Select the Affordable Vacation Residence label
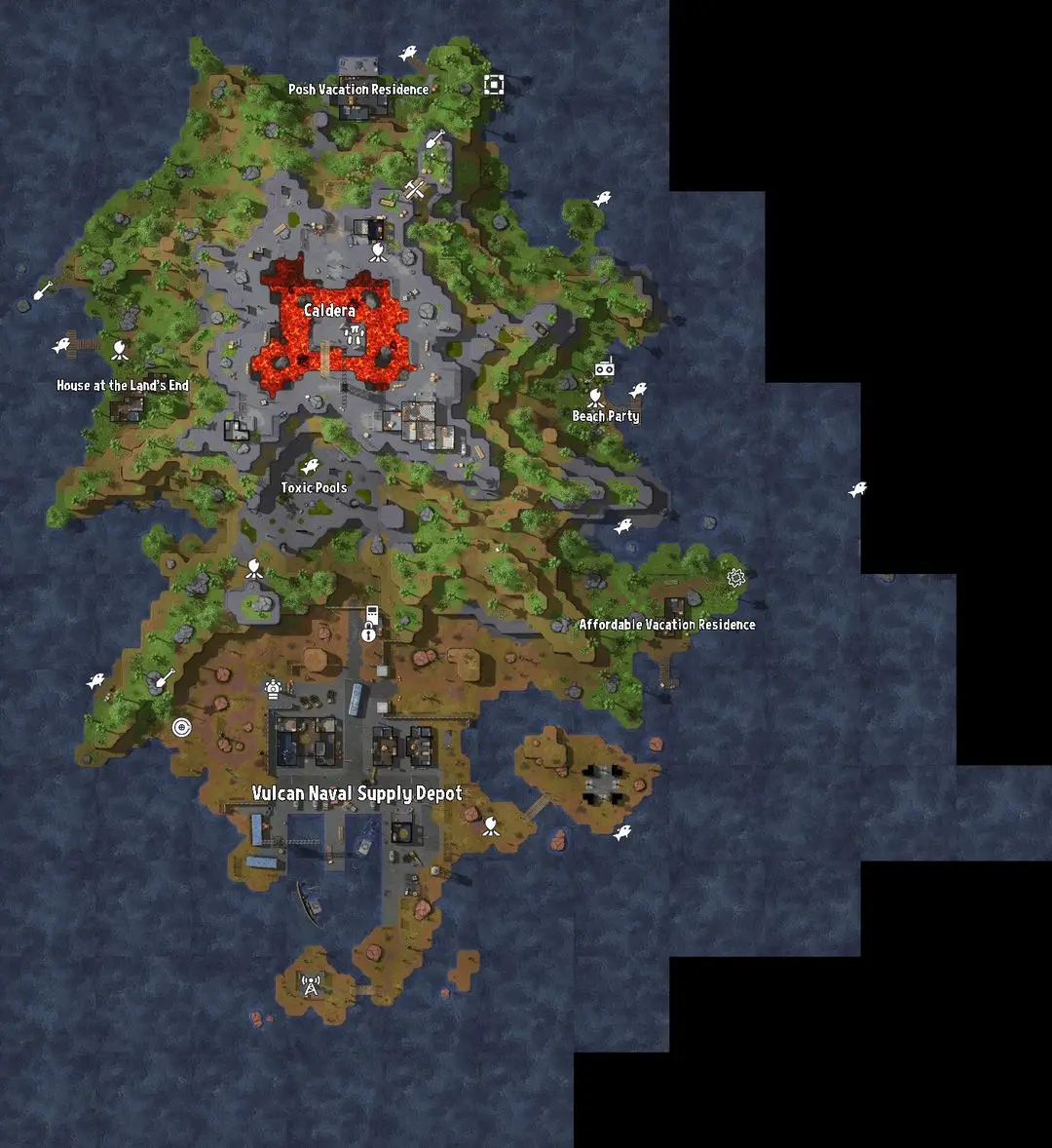1052x1148 pixels. pyautogui.click(x=667, y=625)
